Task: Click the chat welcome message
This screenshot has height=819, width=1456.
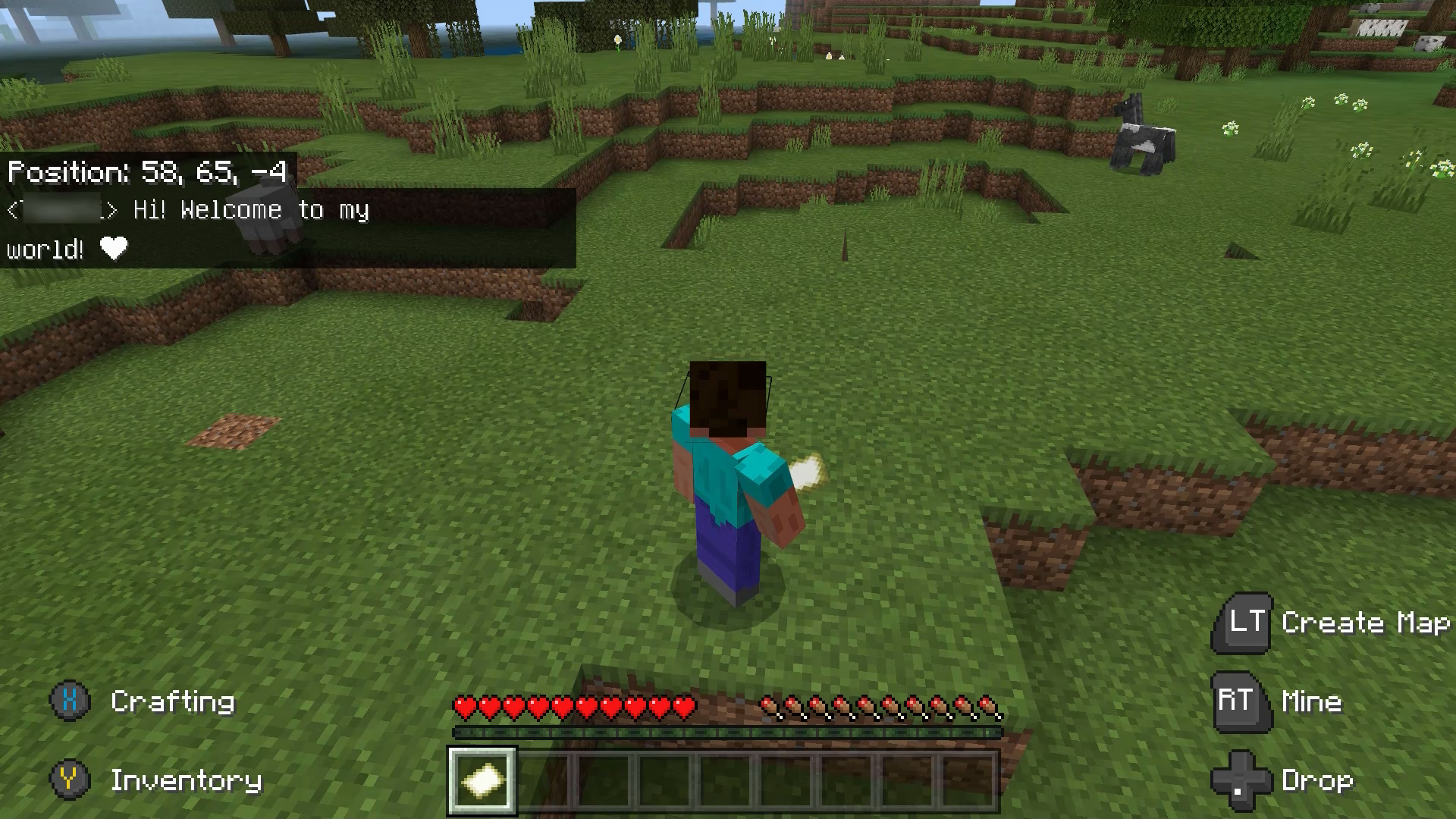Action: [250, 210]
